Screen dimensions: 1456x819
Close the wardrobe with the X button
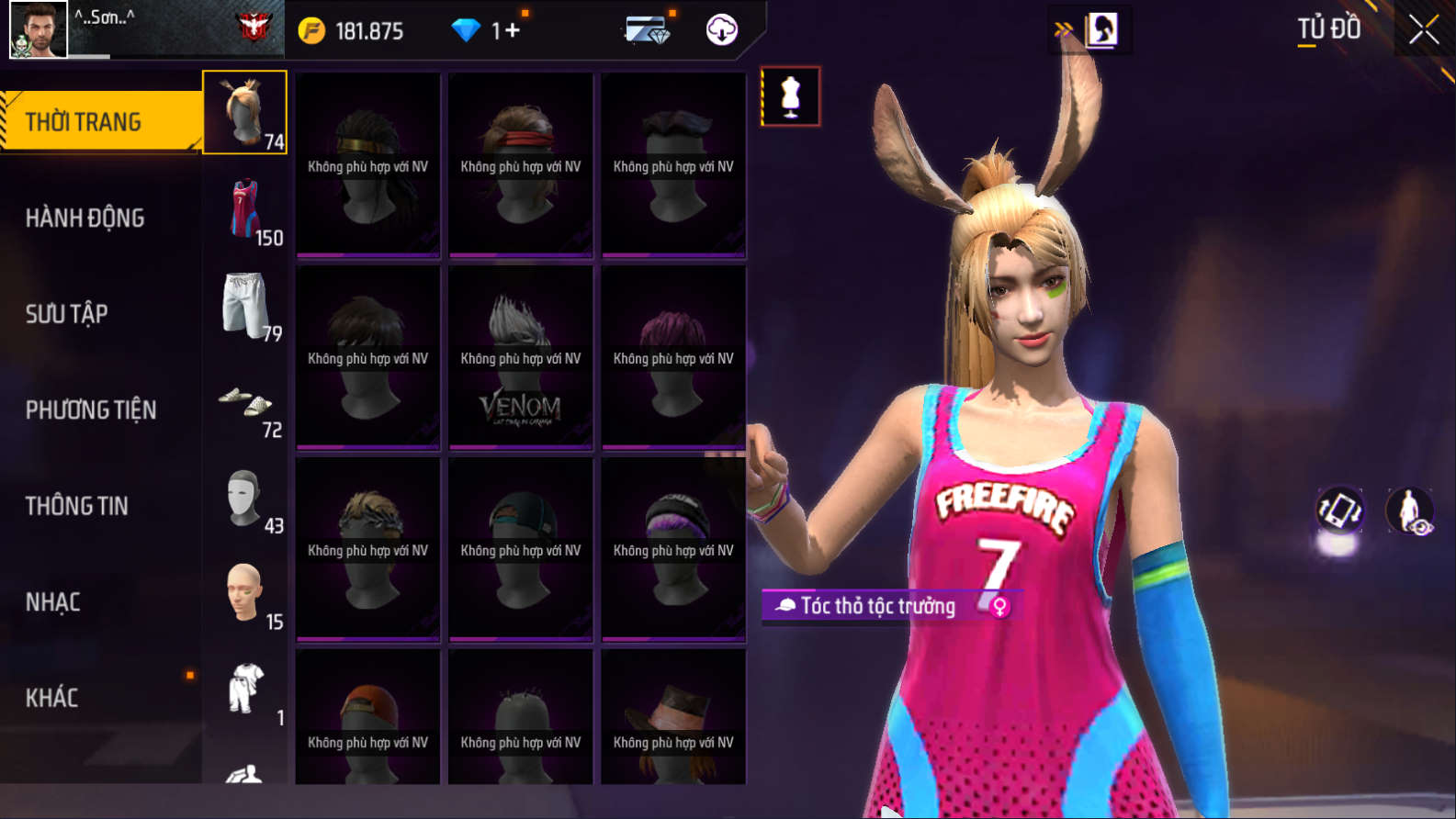point(1423,30)
